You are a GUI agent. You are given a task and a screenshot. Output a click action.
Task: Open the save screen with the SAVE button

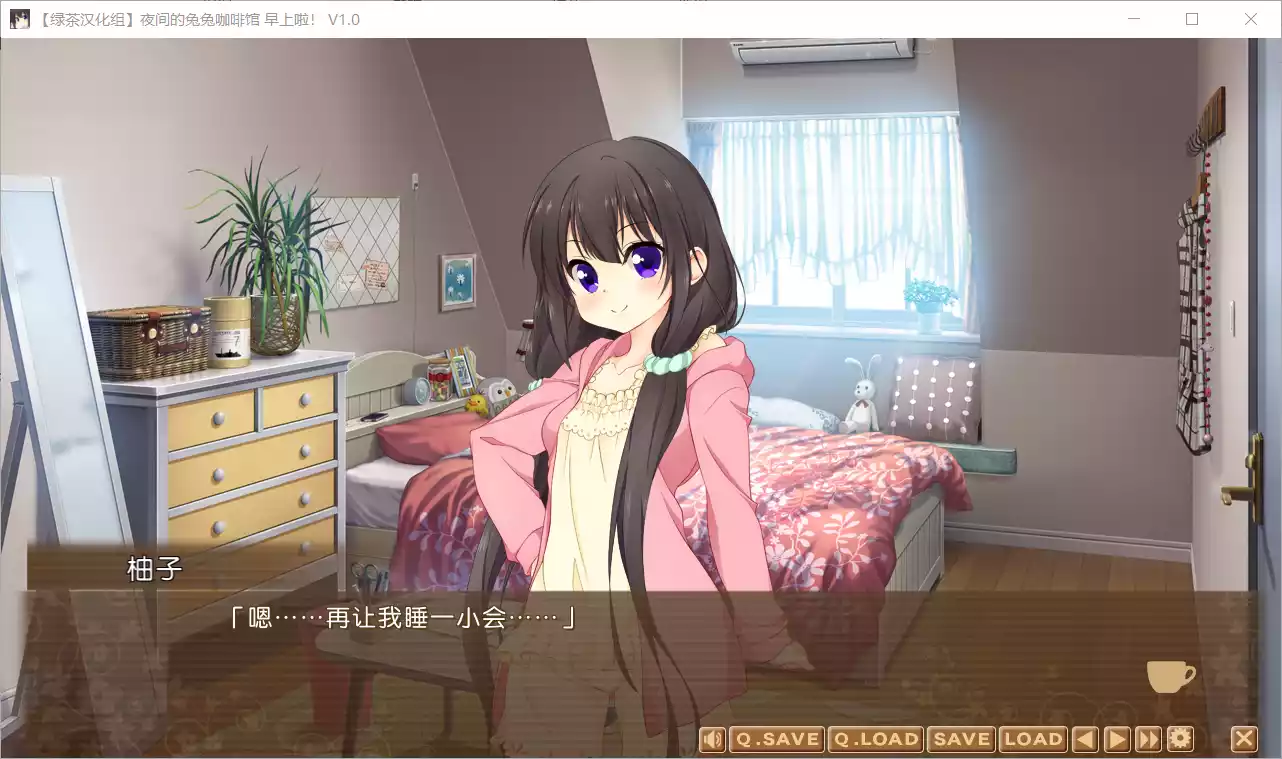point(961,739)
